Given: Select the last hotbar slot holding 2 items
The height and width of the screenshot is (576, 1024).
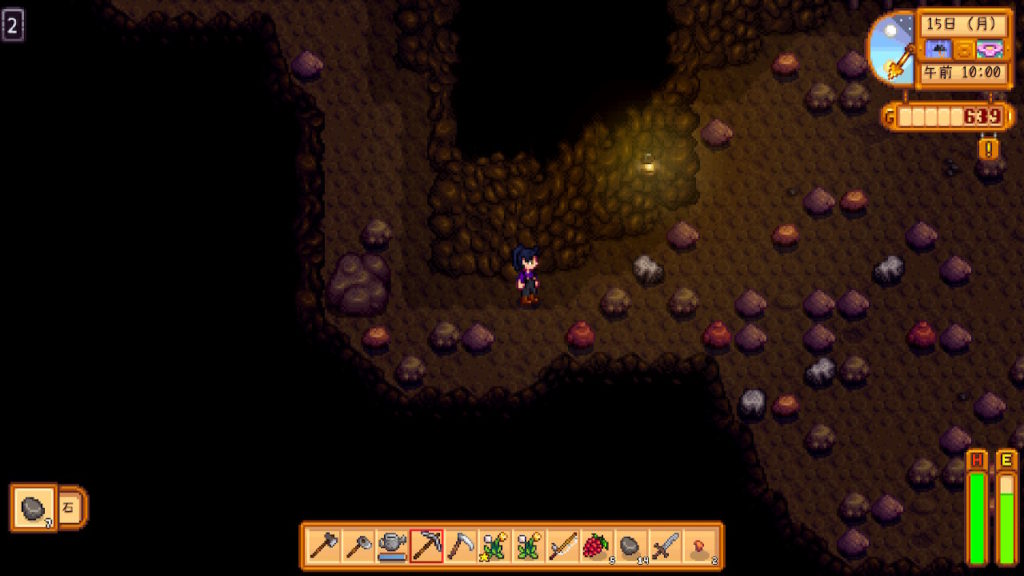Looking at the screenshot, I should point(700,546).
